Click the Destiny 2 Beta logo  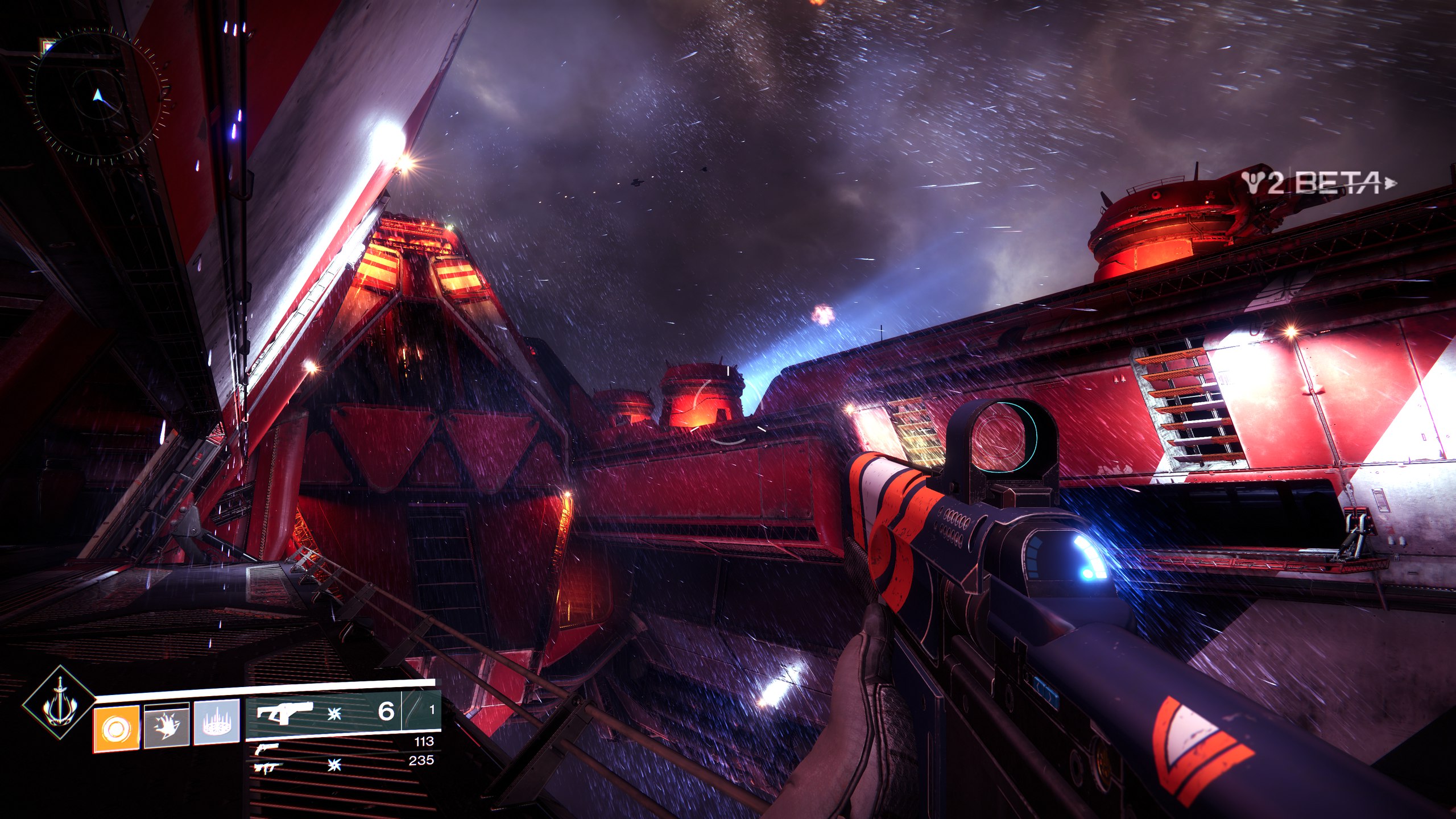click(1318, 183)
